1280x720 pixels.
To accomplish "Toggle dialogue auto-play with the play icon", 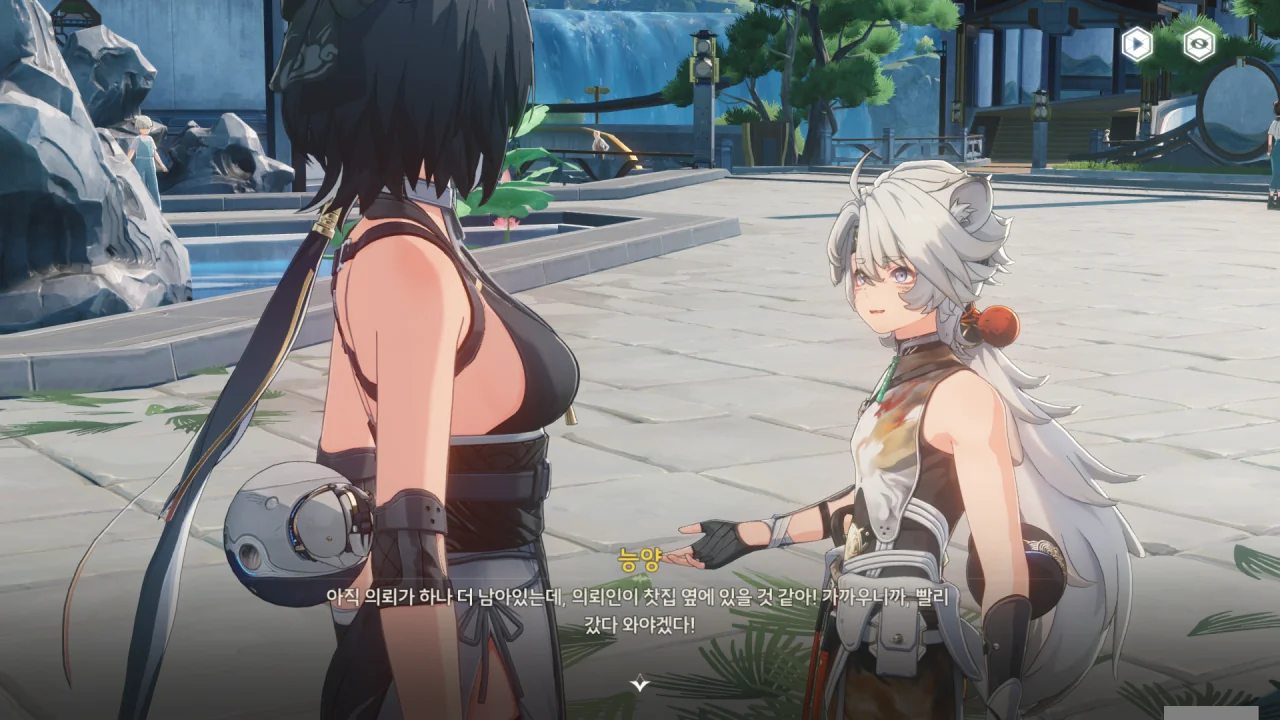I will tap(1136, 43).
